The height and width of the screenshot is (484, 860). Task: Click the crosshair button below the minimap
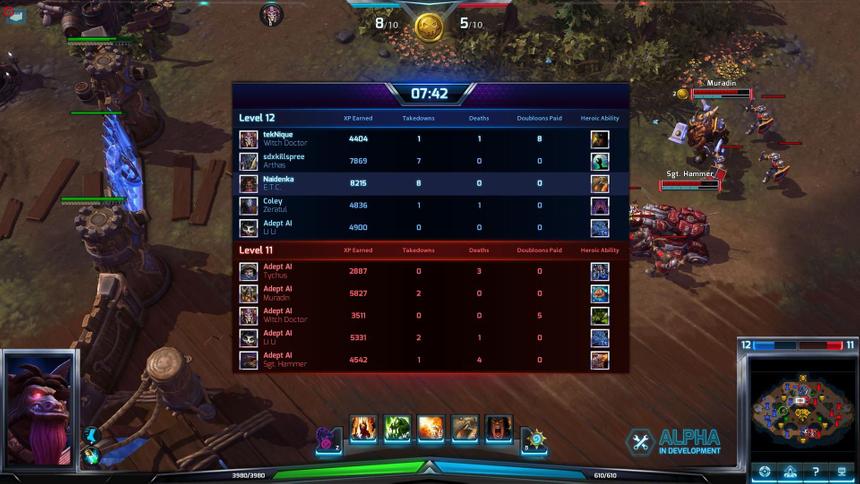(x=765, y=471)
